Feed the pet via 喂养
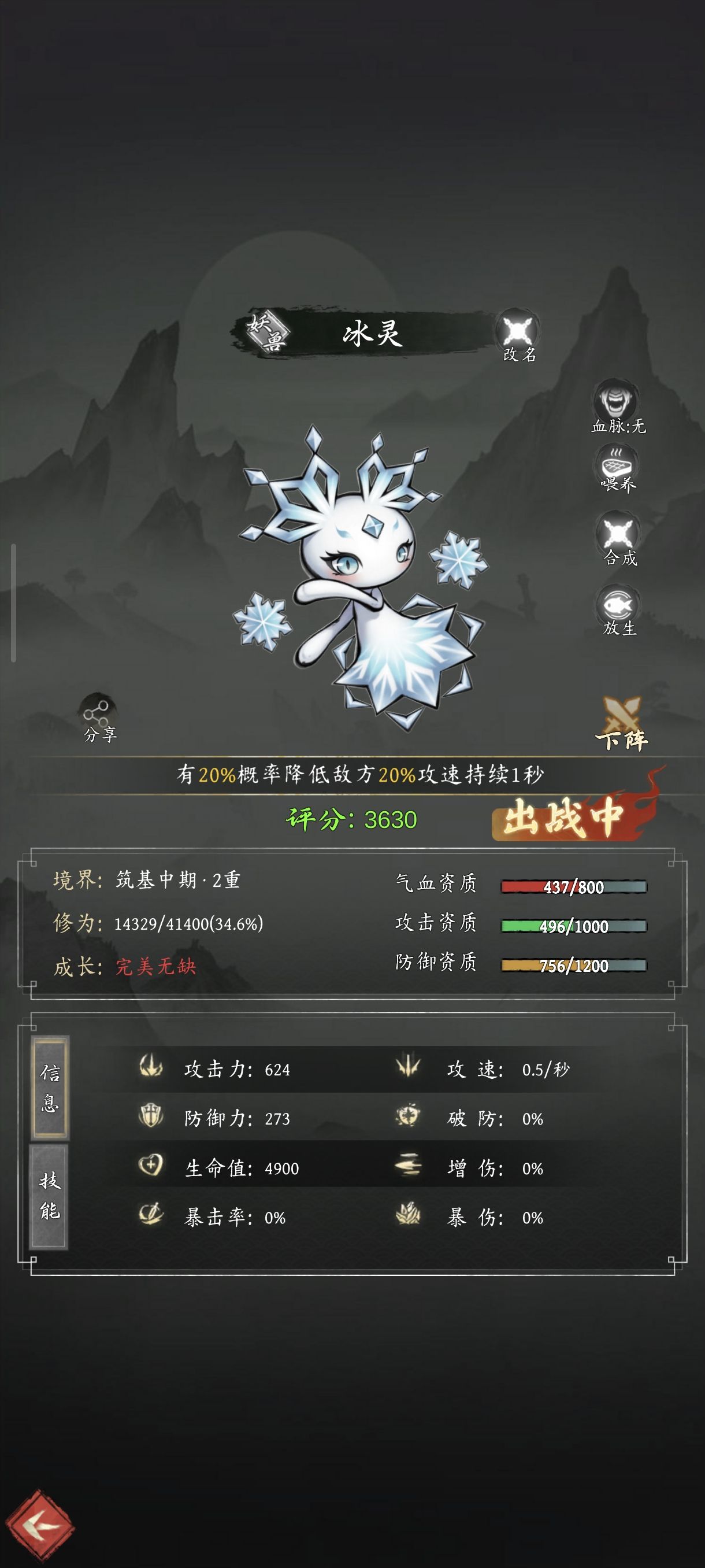Viewport: 705px width, 1568px height. (x=617, y=470)
